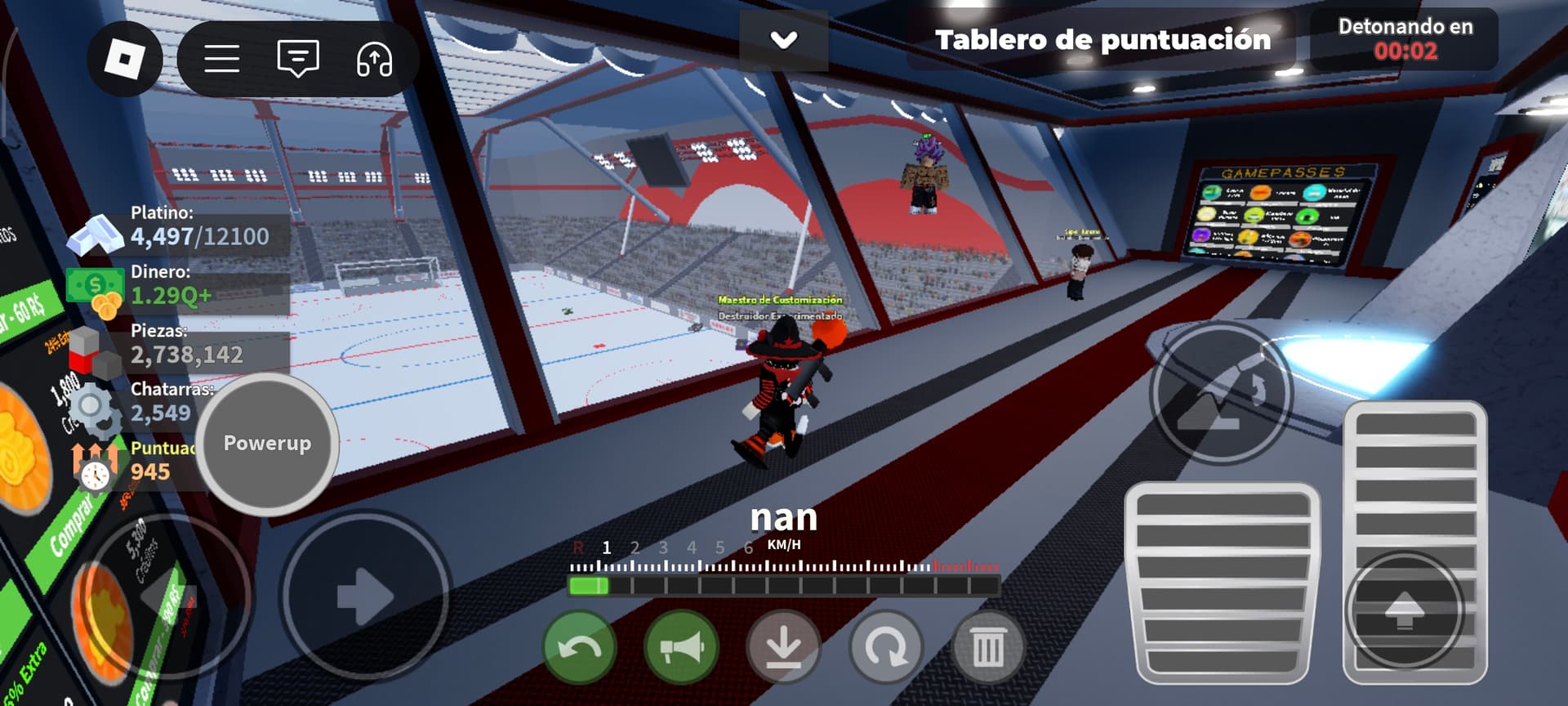Tap the download arrow button
This screenshot has width=1568, height=706.
783,648
